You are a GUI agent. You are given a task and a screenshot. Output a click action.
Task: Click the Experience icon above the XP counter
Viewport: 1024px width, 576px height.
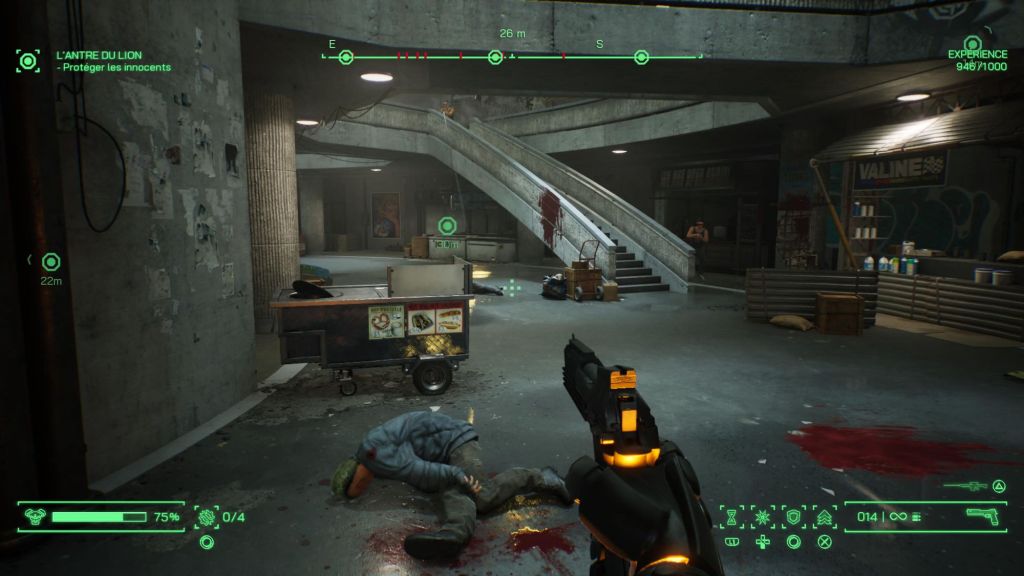pyautogui.click(x=972, y=44)
